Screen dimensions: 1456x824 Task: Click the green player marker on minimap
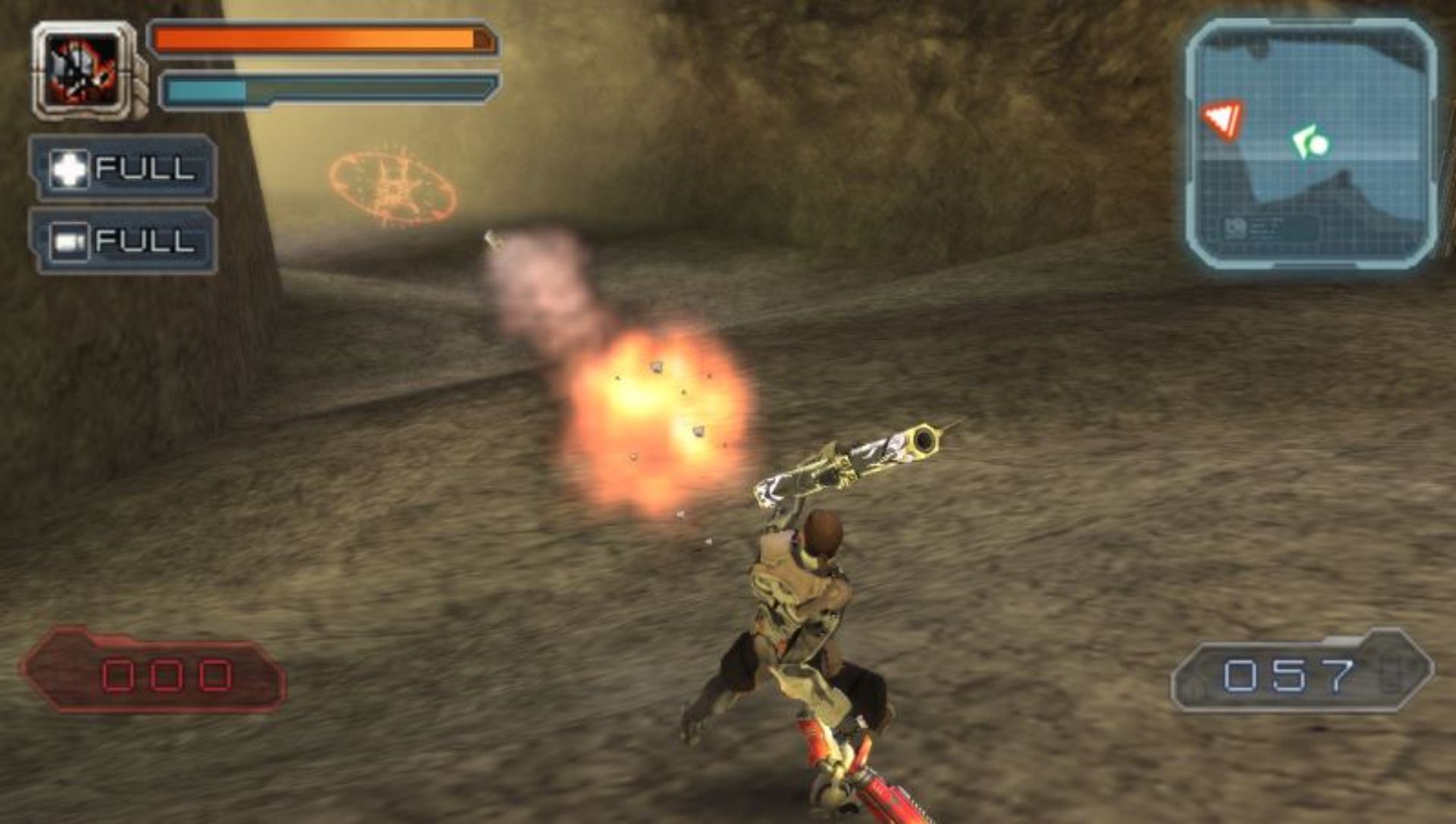pos(1310,142)
